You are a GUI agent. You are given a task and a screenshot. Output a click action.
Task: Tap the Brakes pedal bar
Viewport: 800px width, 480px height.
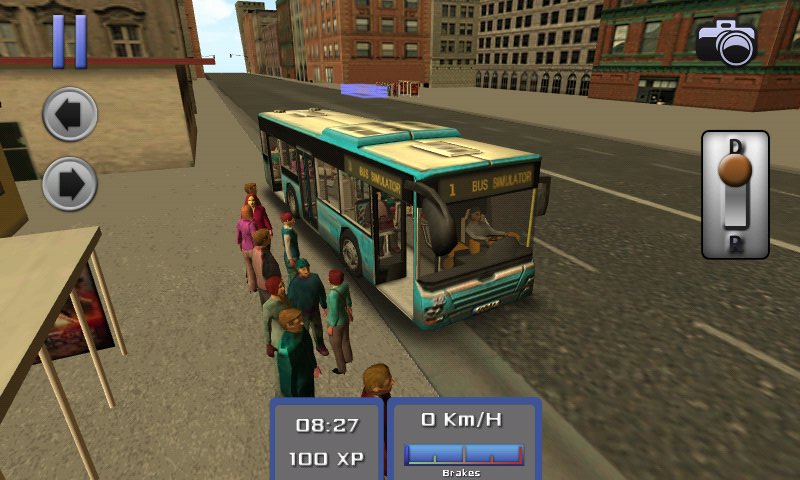tap(463, 455)
